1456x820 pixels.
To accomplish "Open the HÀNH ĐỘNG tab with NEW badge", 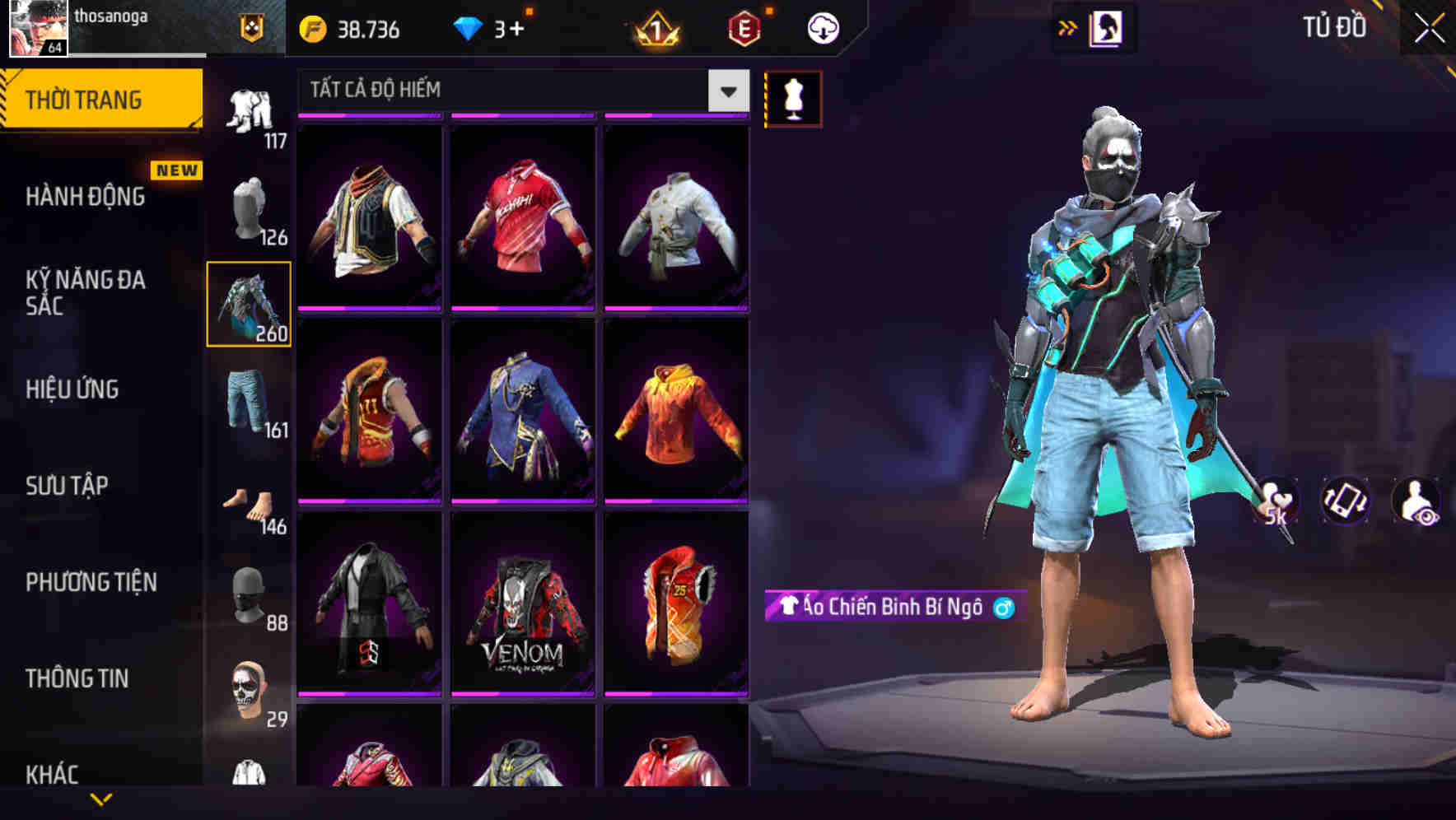I will pos(86,198).
